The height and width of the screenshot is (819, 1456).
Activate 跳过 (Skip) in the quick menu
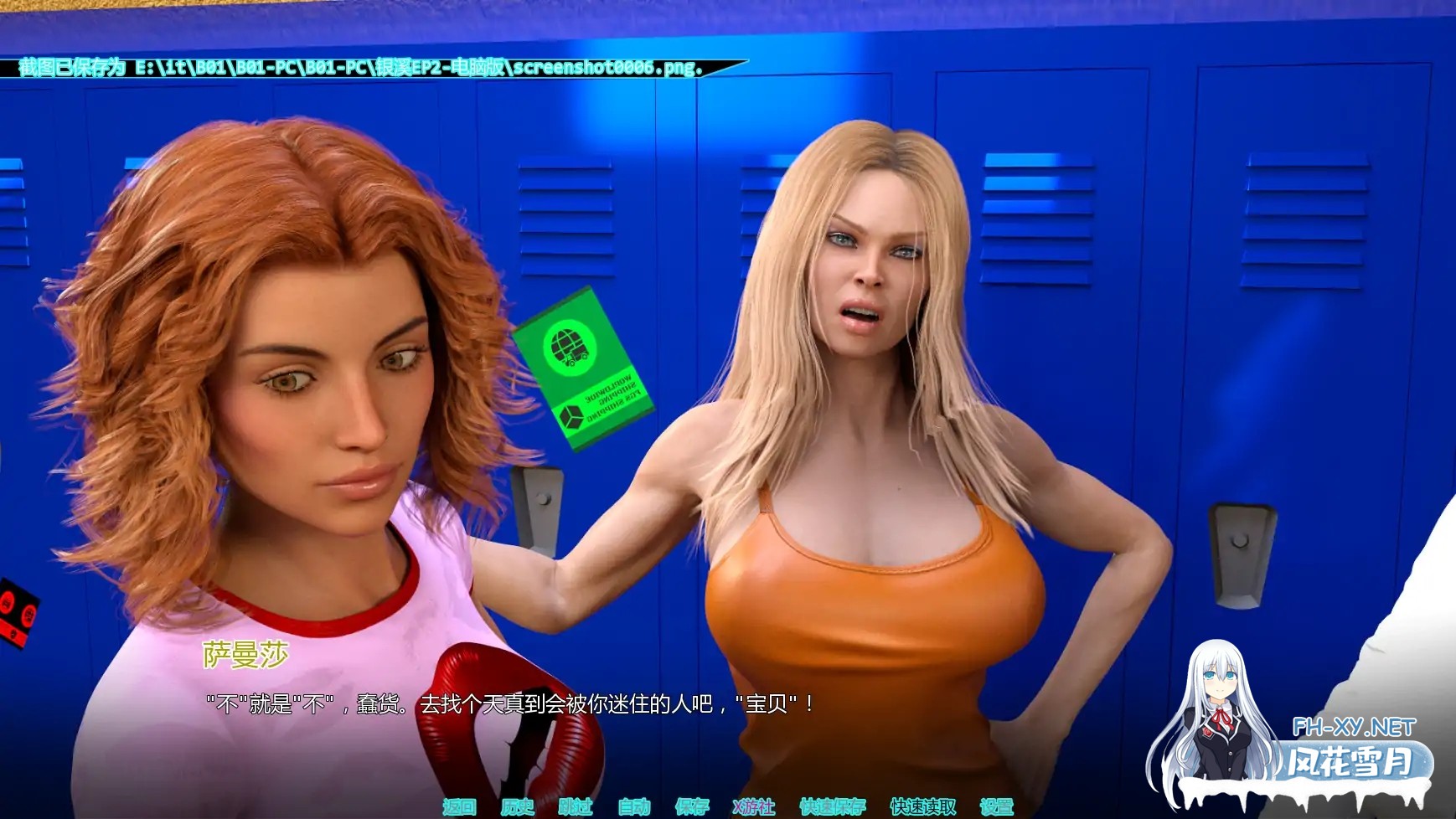click(x=576, y=806)
